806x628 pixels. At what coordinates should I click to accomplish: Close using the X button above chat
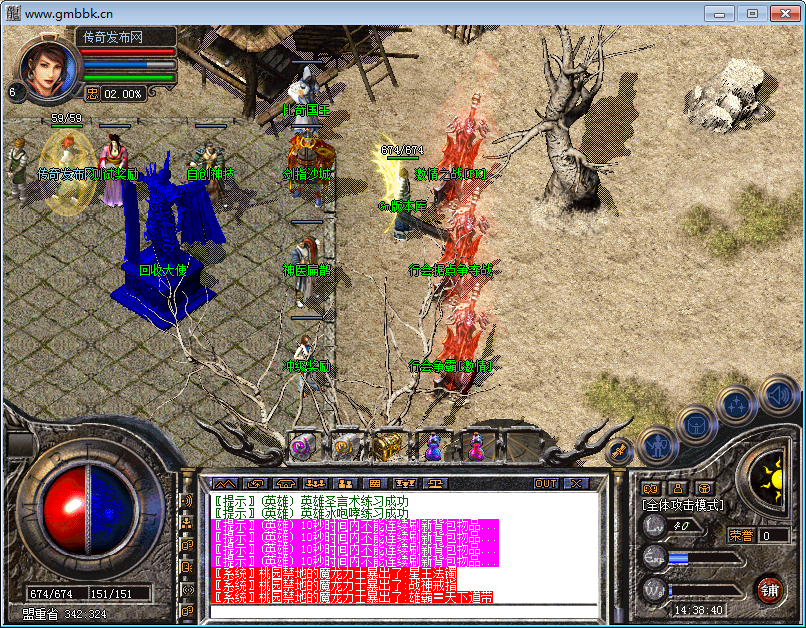tap(576, 483)
